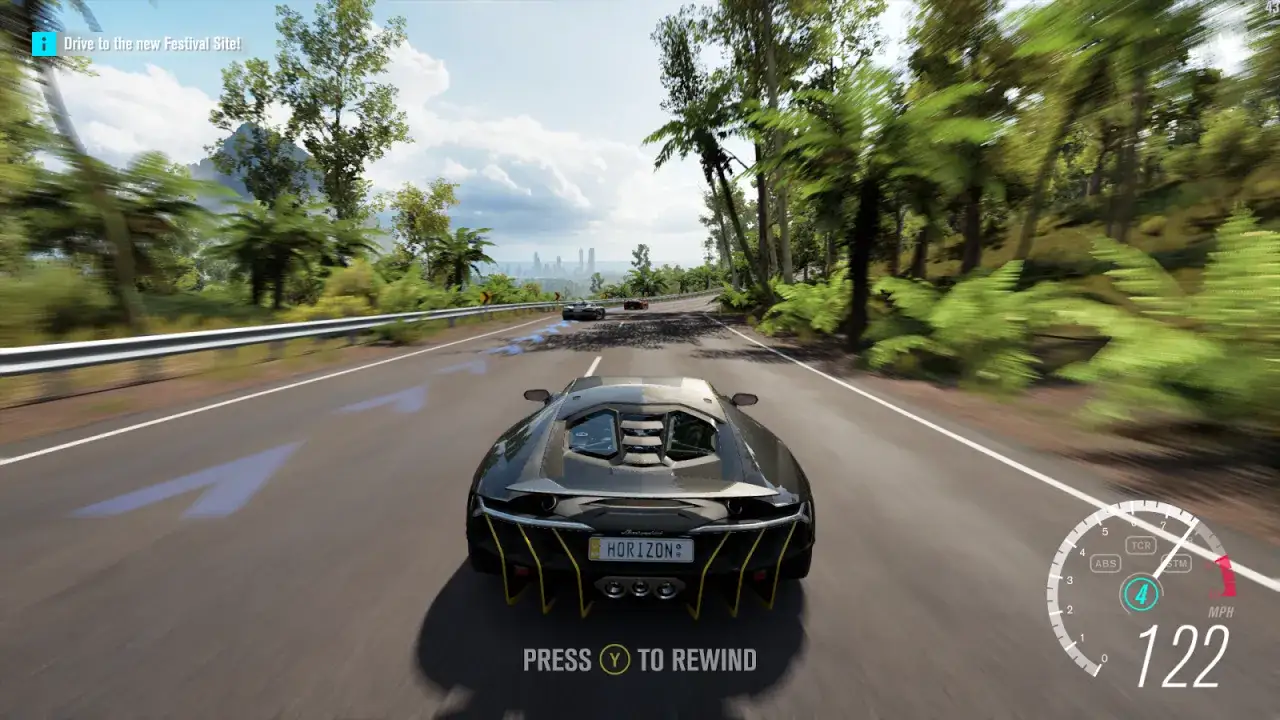Click the zero mark on the rev gauge

[x=1104, y=658]
